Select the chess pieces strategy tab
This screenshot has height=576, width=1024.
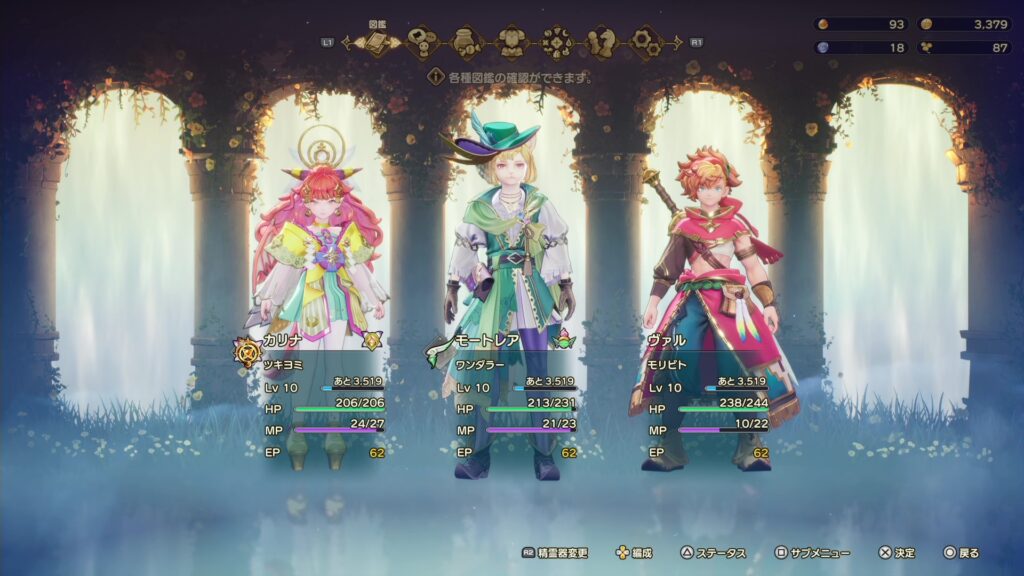coord(601,42)
